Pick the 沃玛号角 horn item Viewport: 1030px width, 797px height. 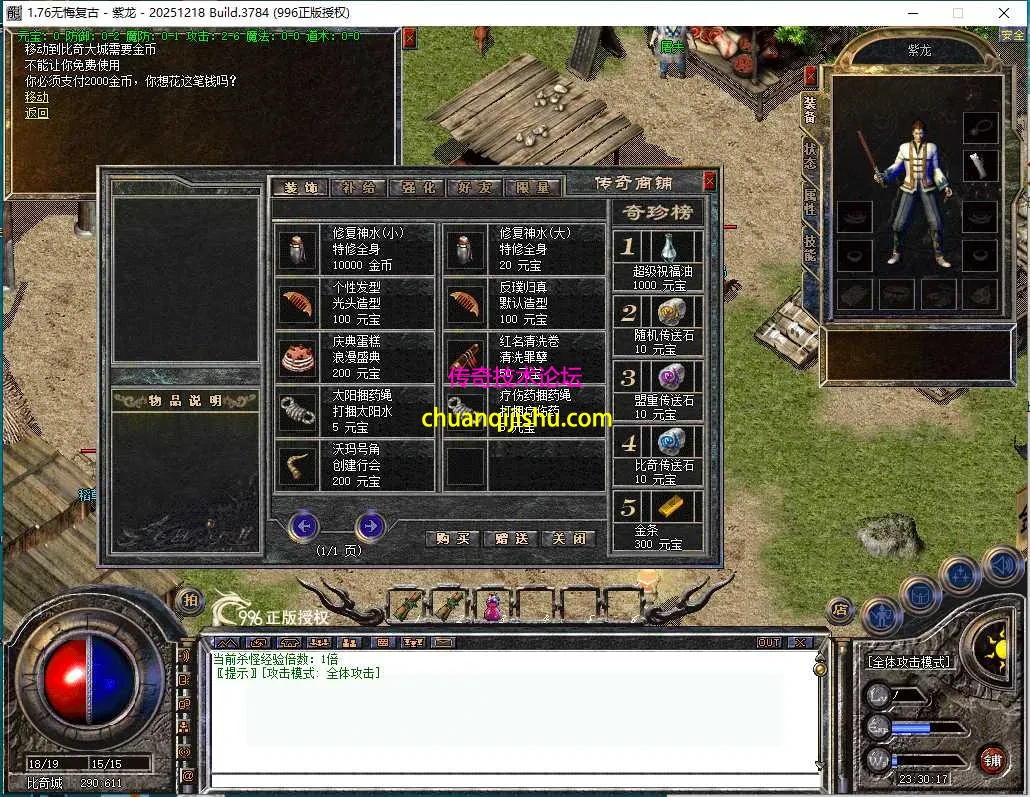click(355, 465)
